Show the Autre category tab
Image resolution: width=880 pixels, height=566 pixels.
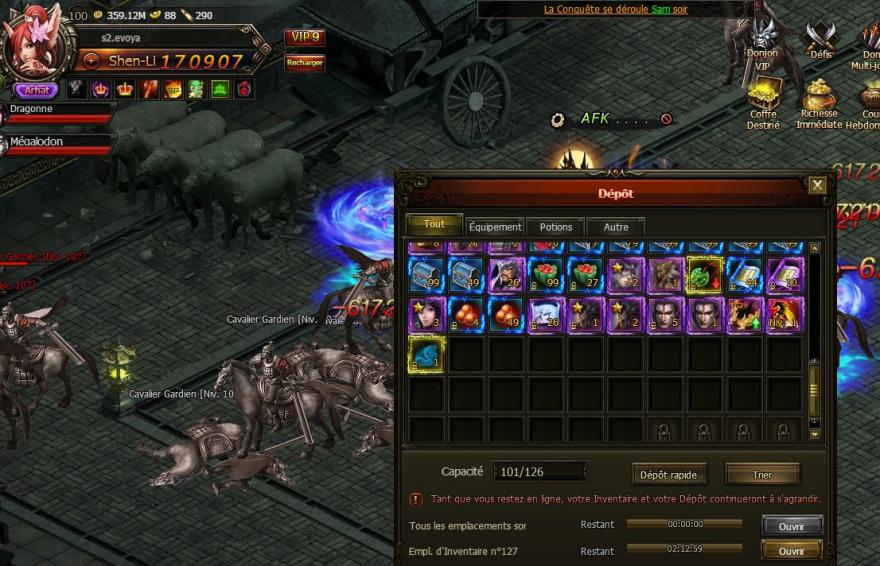616,227
